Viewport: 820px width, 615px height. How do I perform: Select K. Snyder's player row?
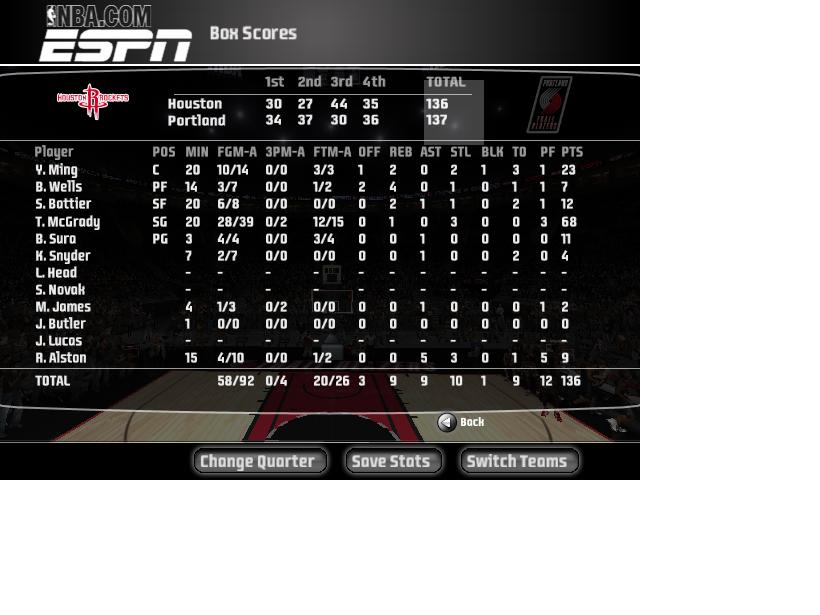[x=63, y=256]
